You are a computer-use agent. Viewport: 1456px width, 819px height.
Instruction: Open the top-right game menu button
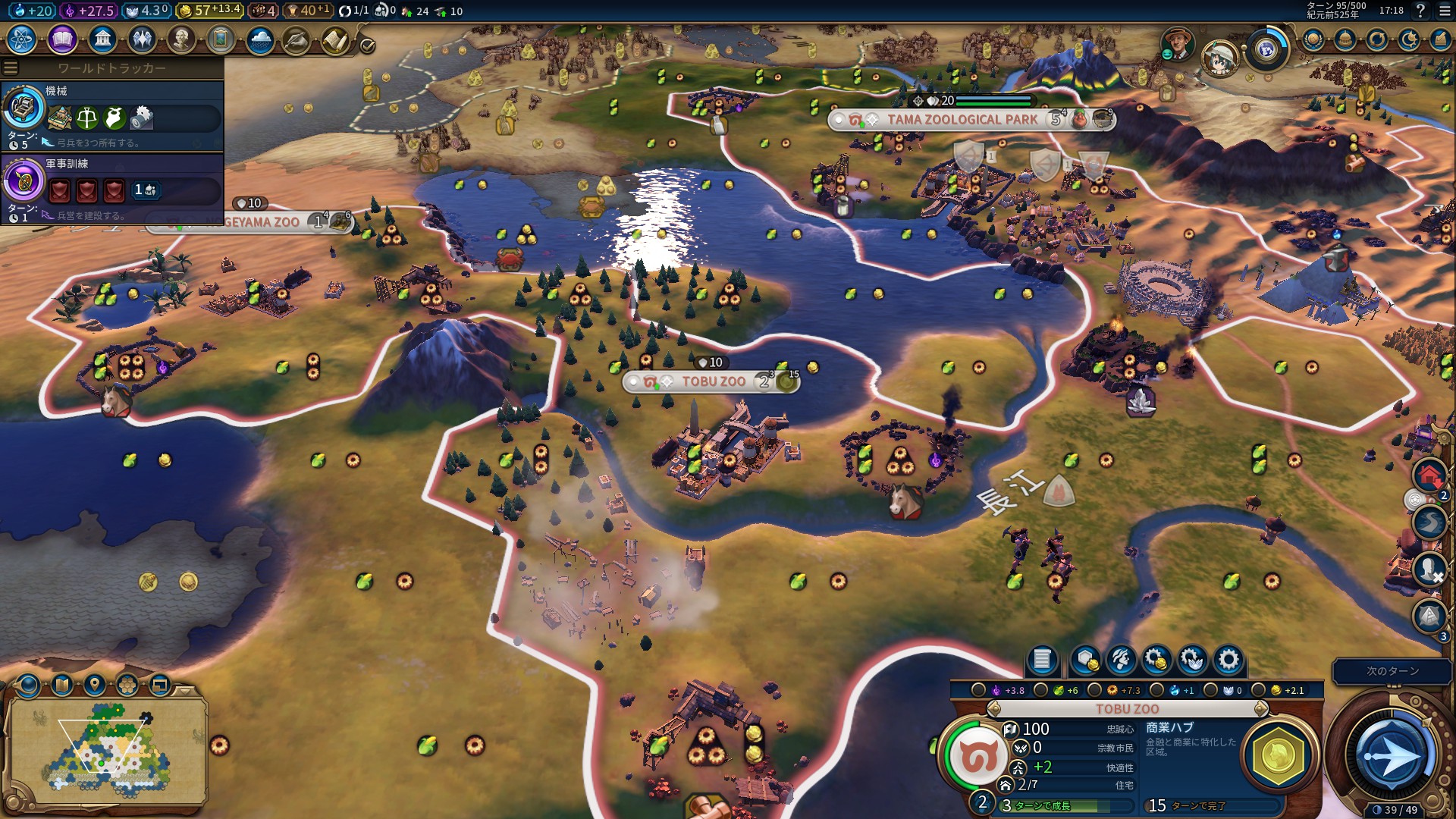[1445, 11]
